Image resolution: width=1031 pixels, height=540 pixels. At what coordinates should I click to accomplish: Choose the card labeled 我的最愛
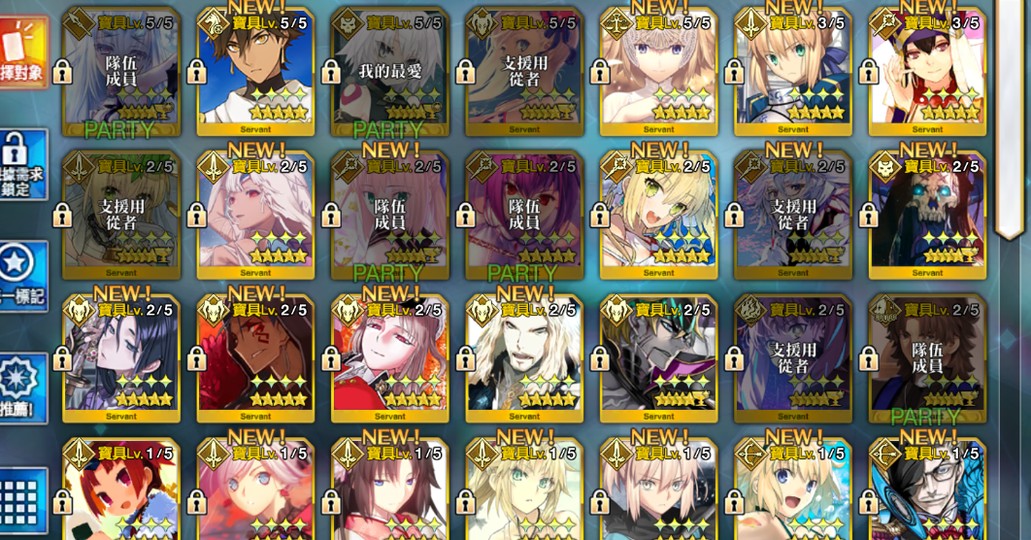(x=390, y=73)
